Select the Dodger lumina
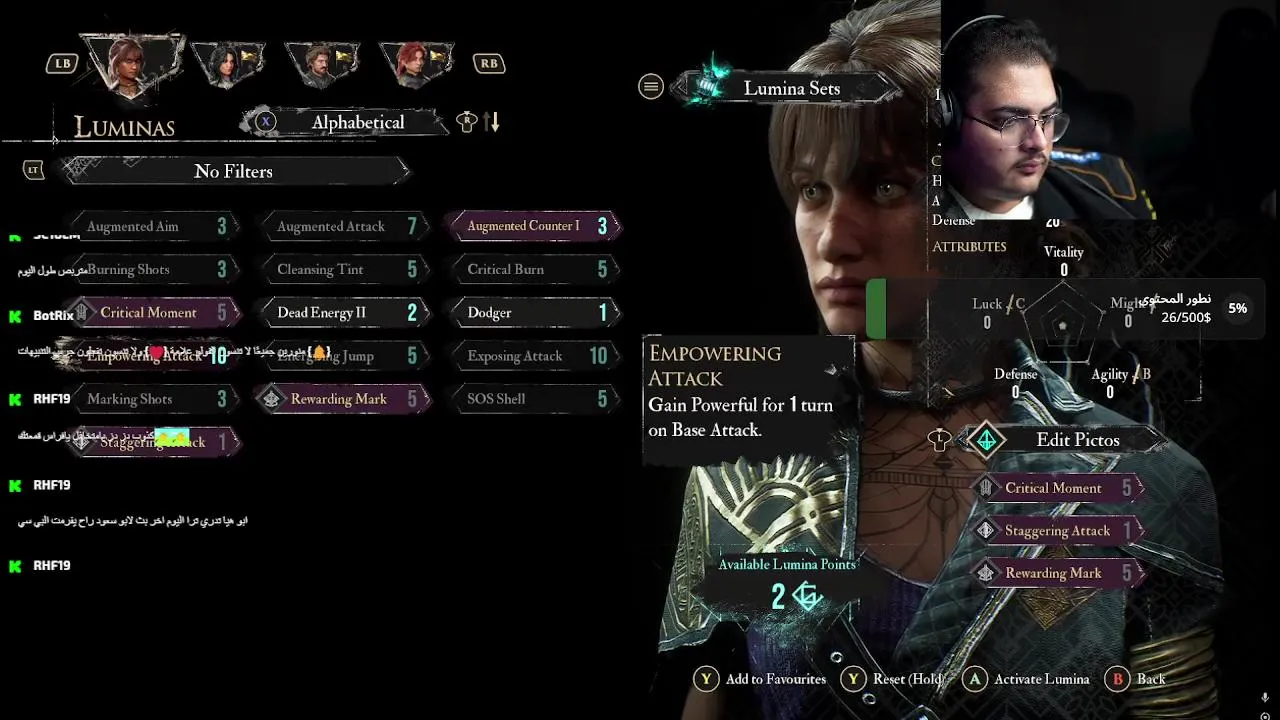Screen dimensions: 1280x720 pyautogui.click(x=532, y=313)
